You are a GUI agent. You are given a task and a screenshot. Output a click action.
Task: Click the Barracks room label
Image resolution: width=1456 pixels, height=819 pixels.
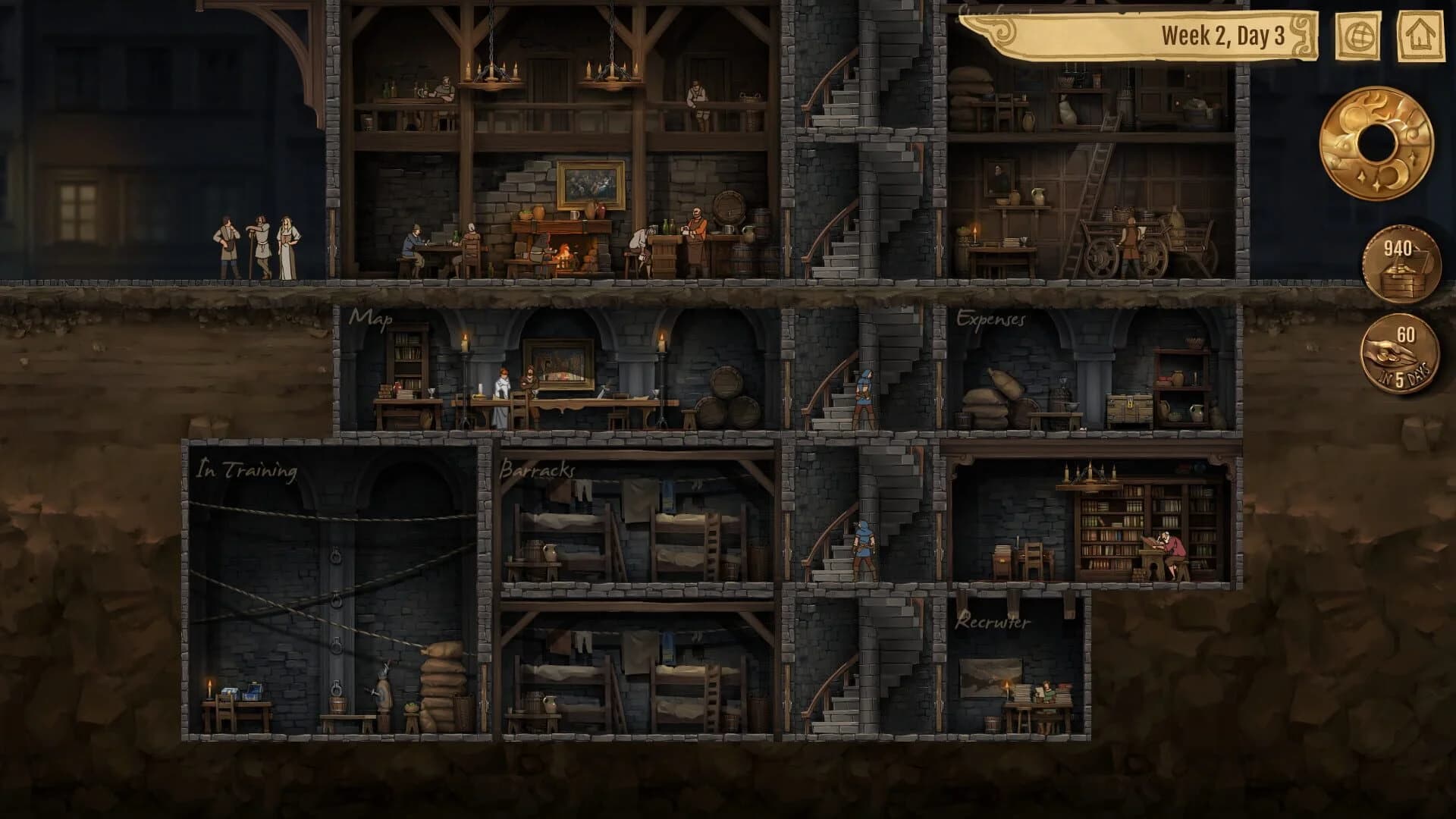[x=536, y=472]
